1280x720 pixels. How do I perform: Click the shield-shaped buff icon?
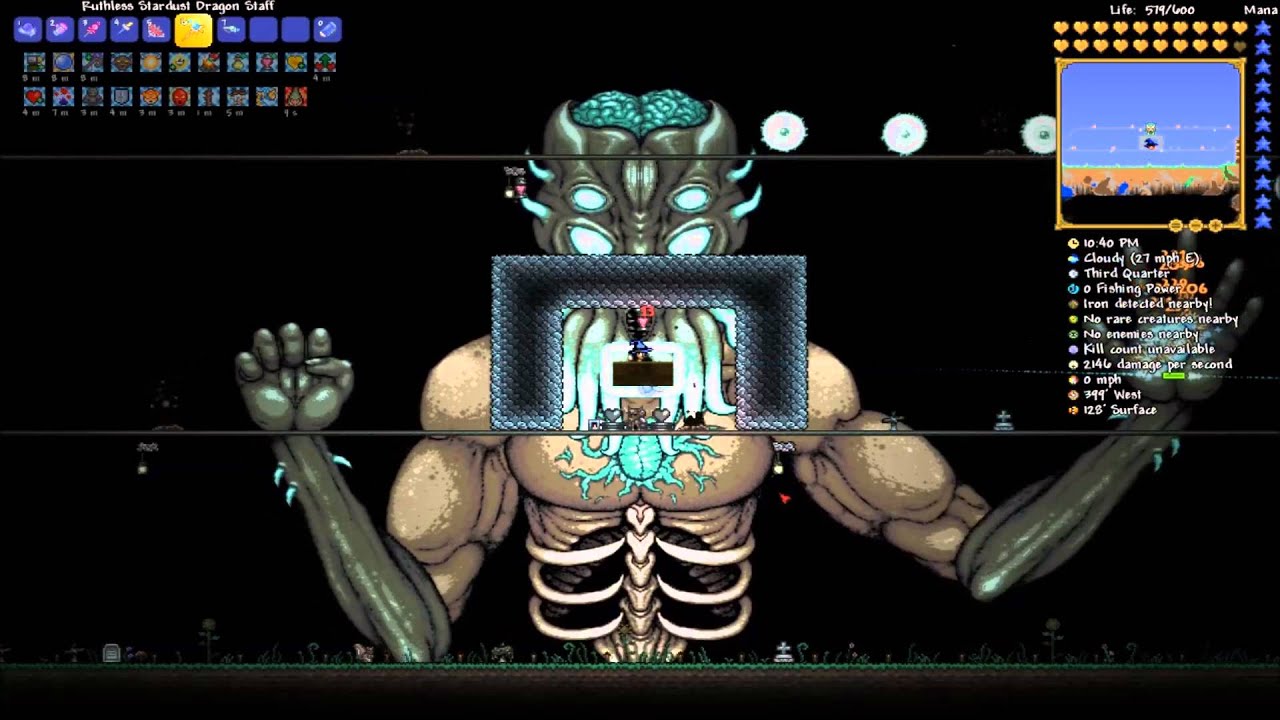click(121, 97)
